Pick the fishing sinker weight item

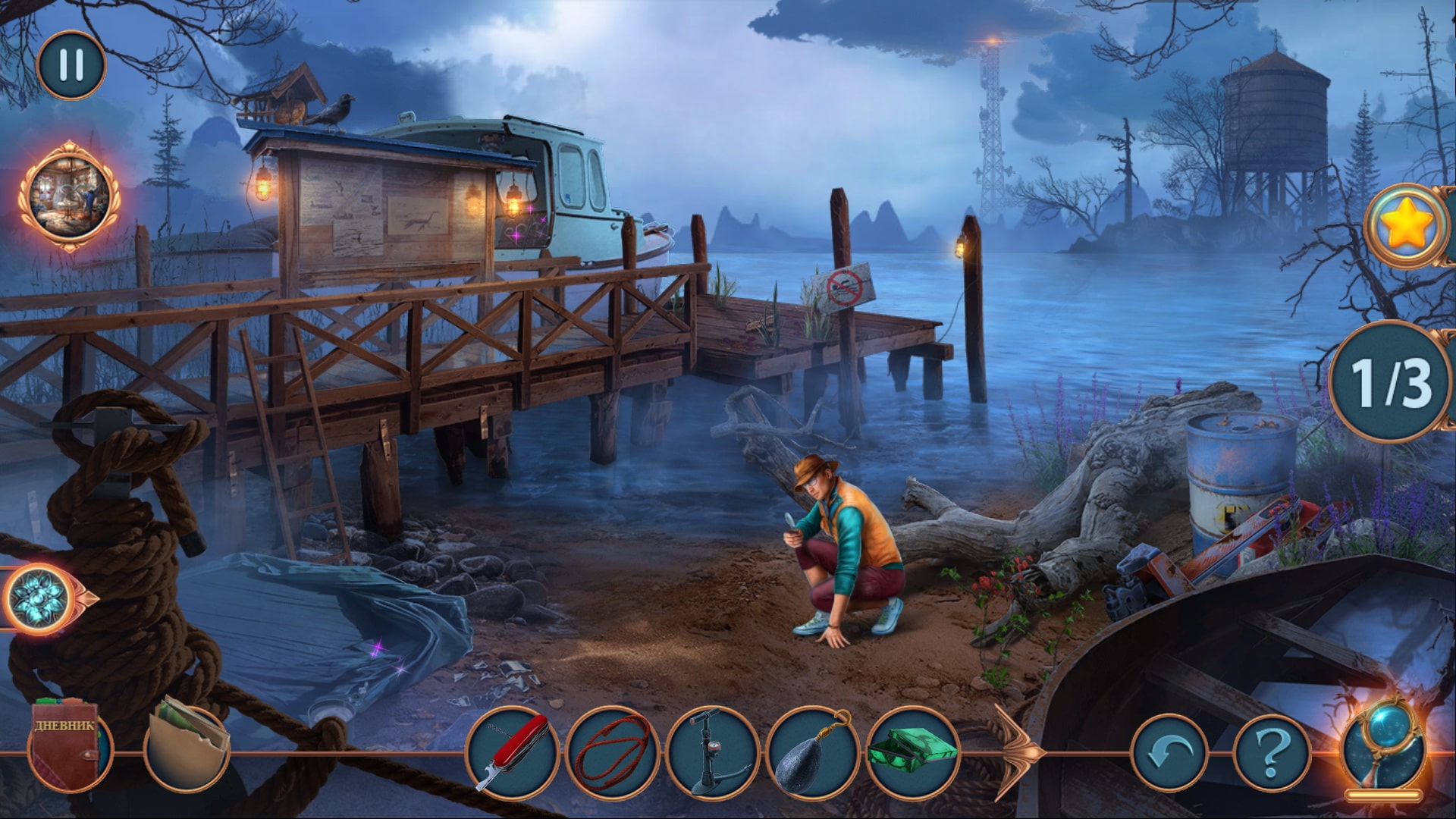click(812, 752)
